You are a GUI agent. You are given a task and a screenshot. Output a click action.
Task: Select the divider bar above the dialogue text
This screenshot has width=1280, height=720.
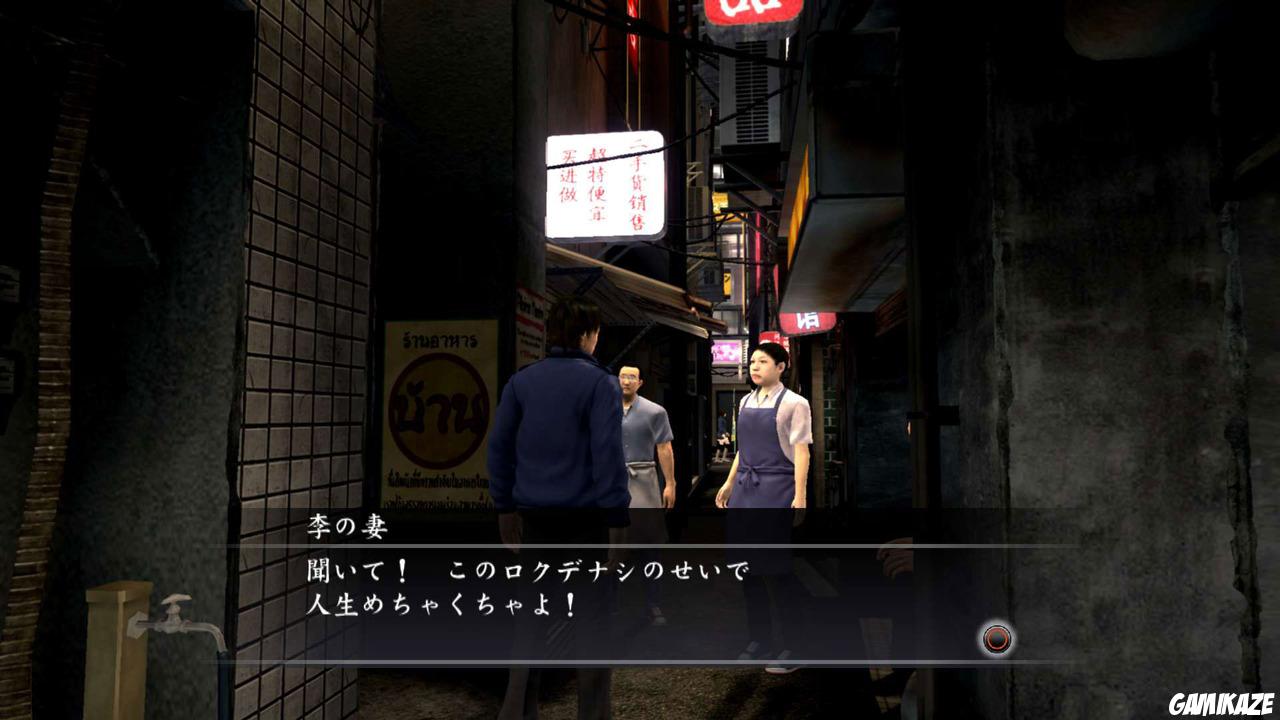[640, 545]
